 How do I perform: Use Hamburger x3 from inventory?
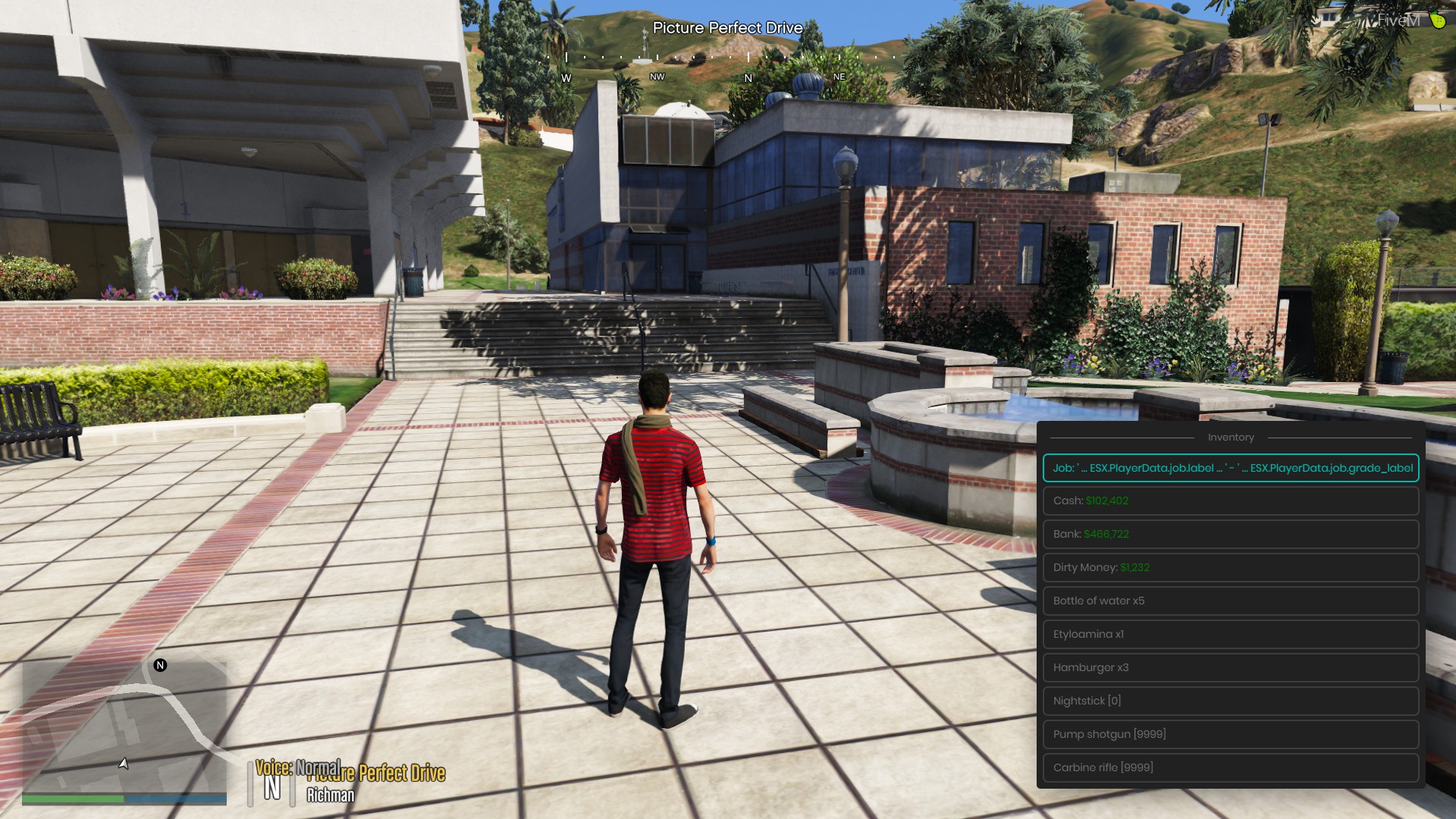coord(1230,667)
